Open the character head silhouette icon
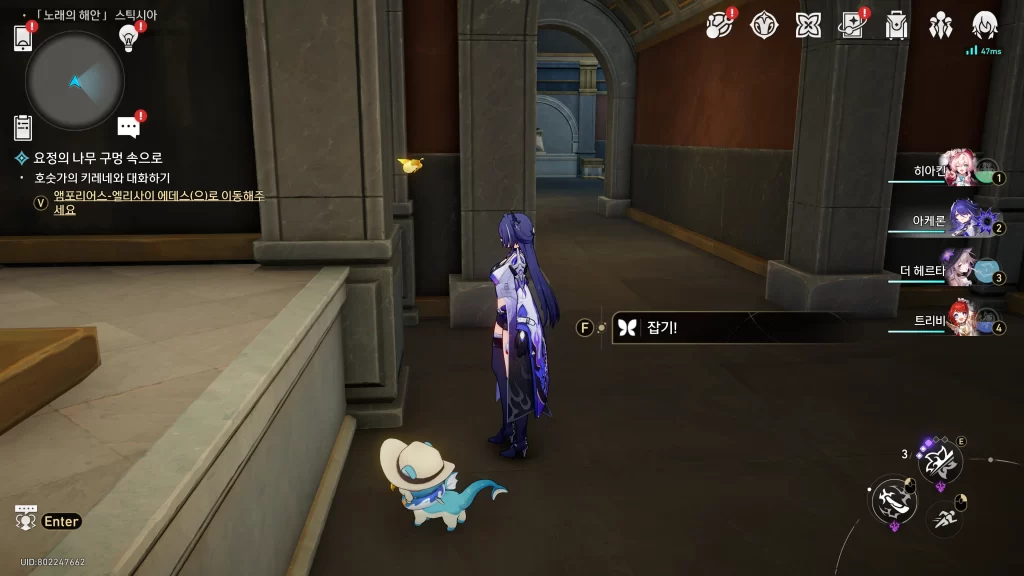This screenshot has width=1024, height=576. 985,25
